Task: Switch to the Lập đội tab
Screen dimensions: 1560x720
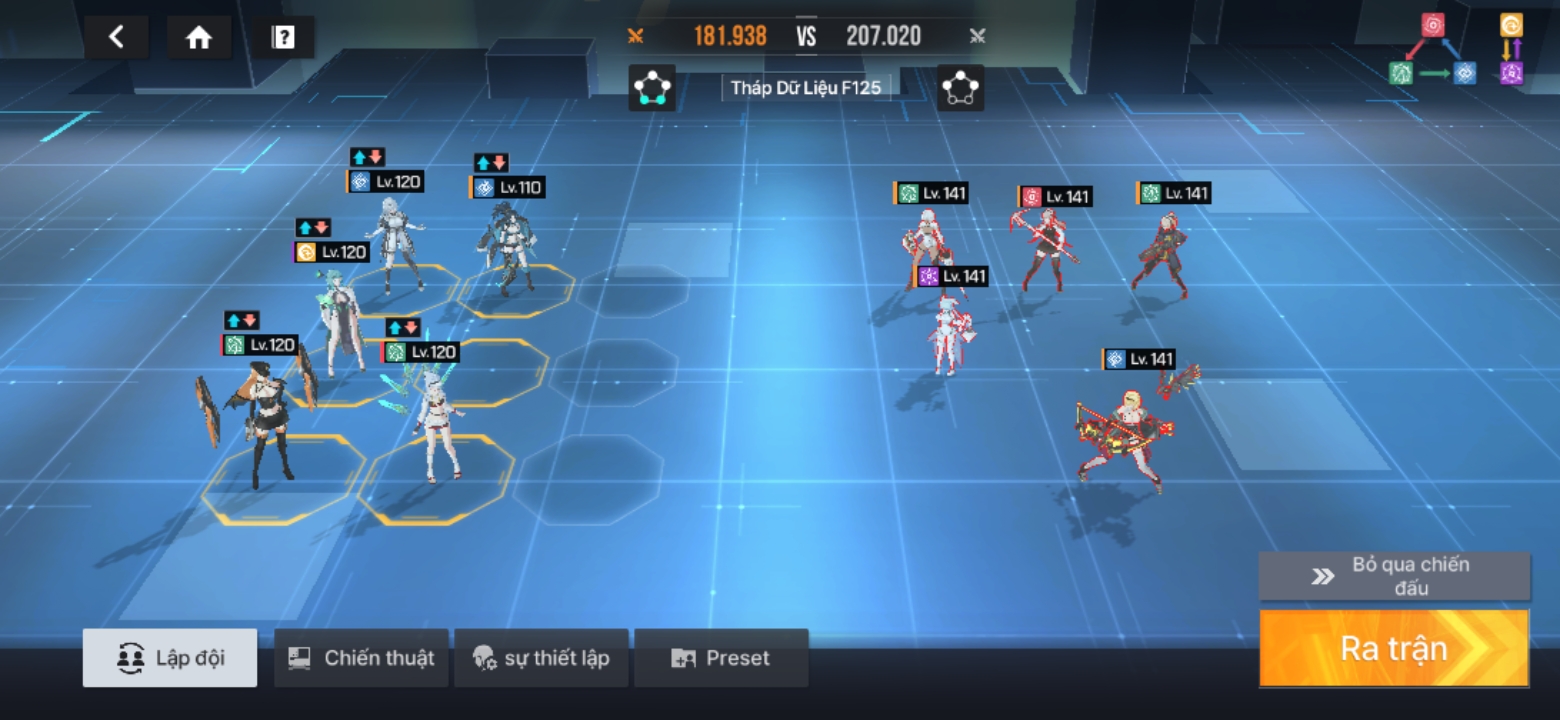Action: click(170, 658)
